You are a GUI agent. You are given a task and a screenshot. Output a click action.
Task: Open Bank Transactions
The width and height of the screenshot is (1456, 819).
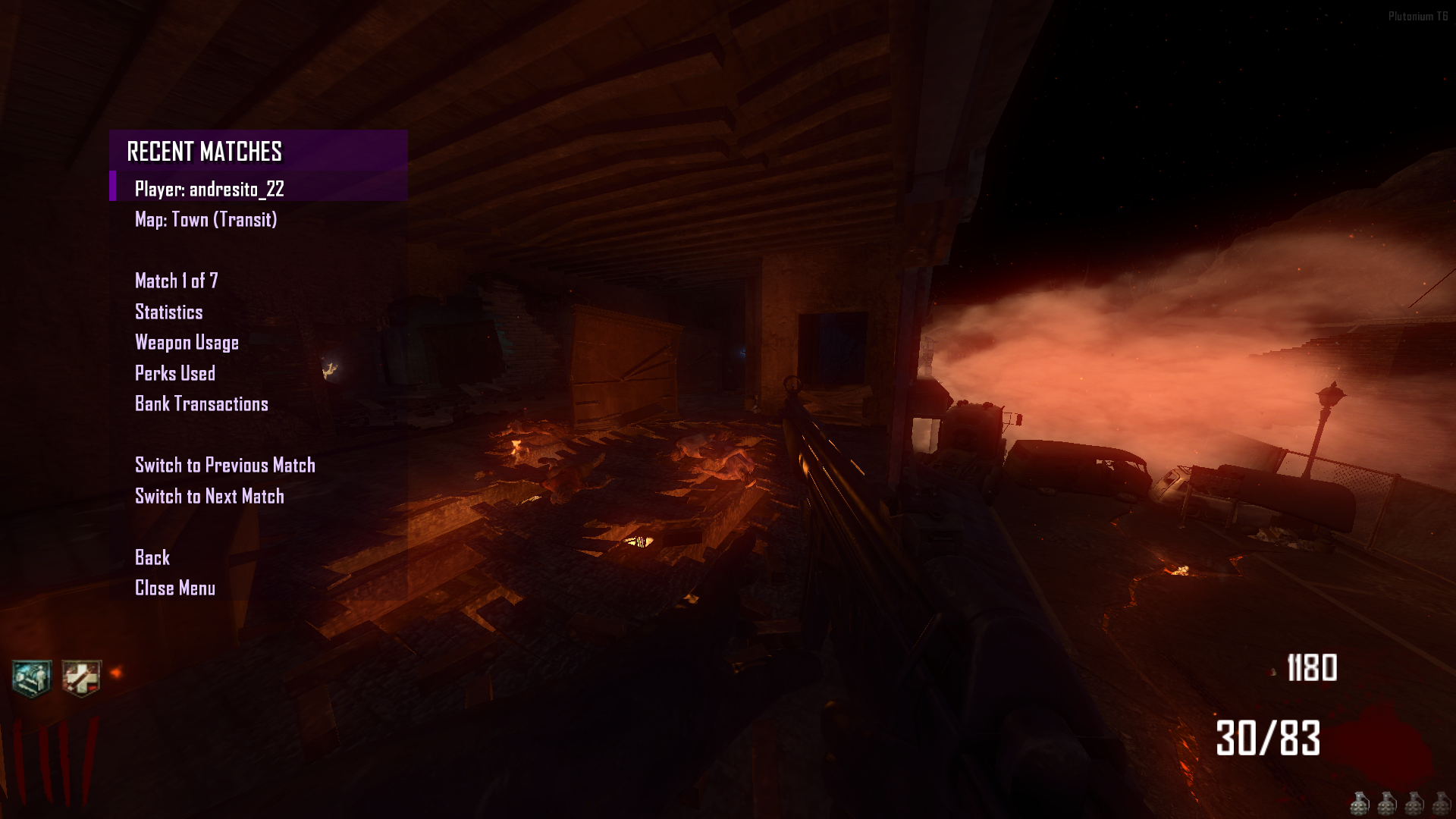201,404
